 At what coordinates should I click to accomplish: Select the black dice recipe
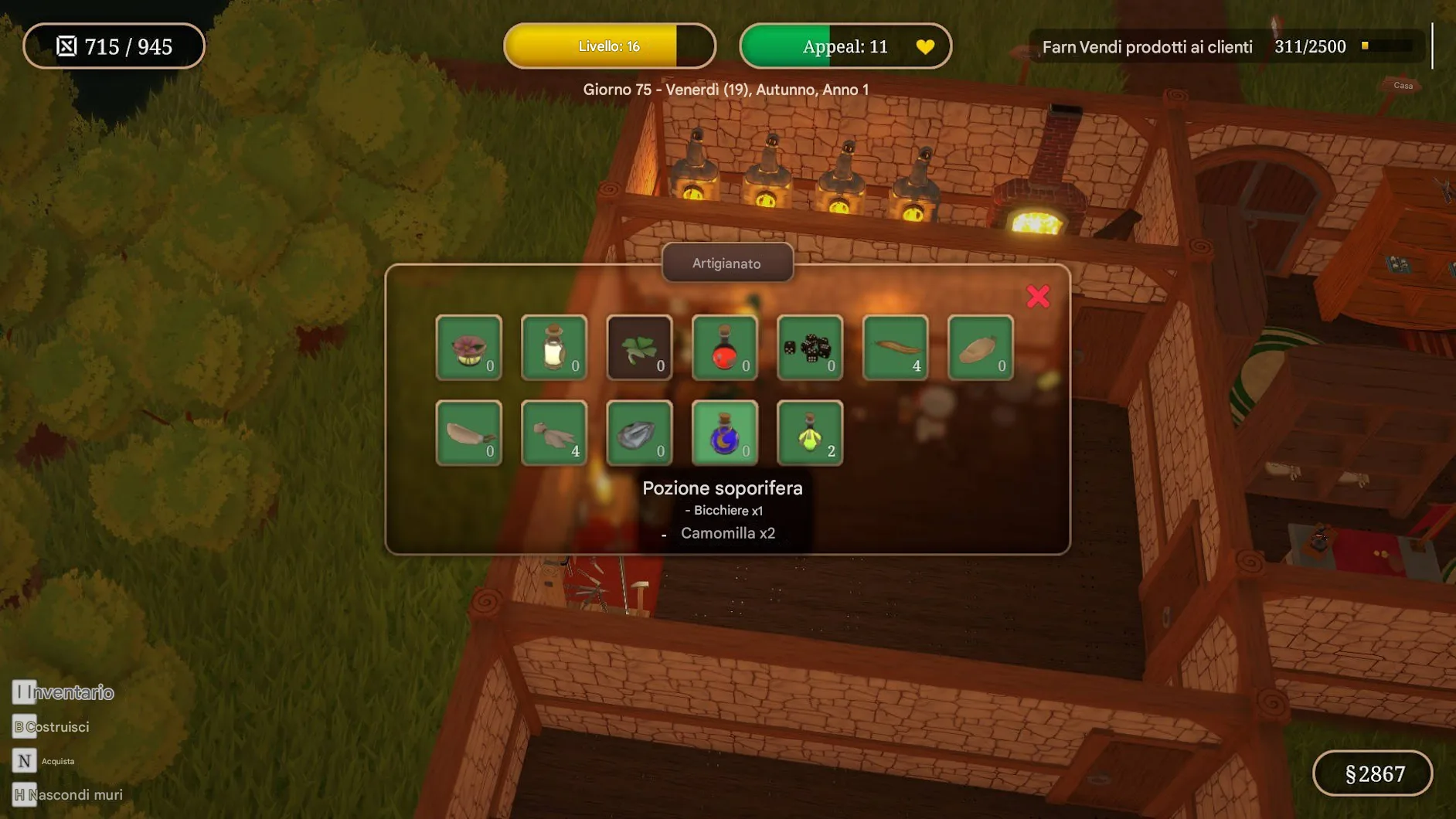[x=809, y=348]
